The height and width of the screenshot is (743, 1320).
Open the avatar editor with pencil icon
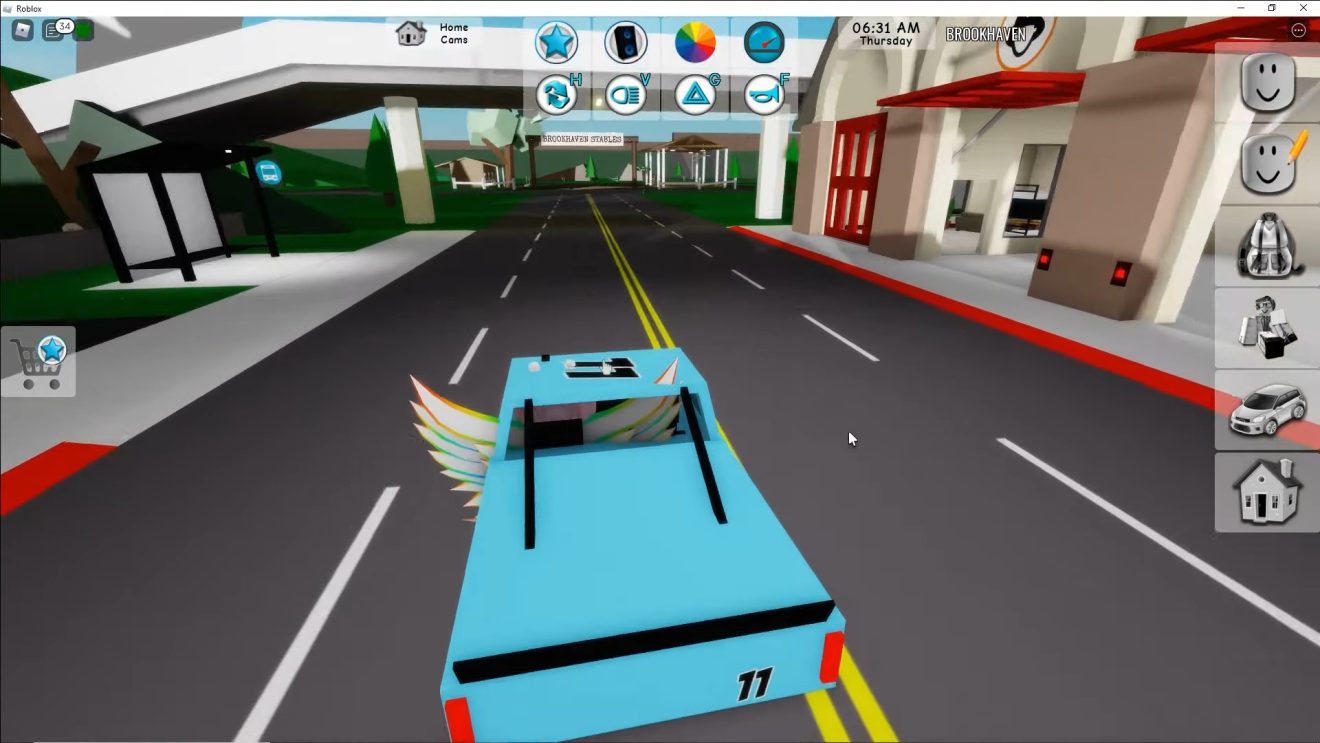point(1267,164)
